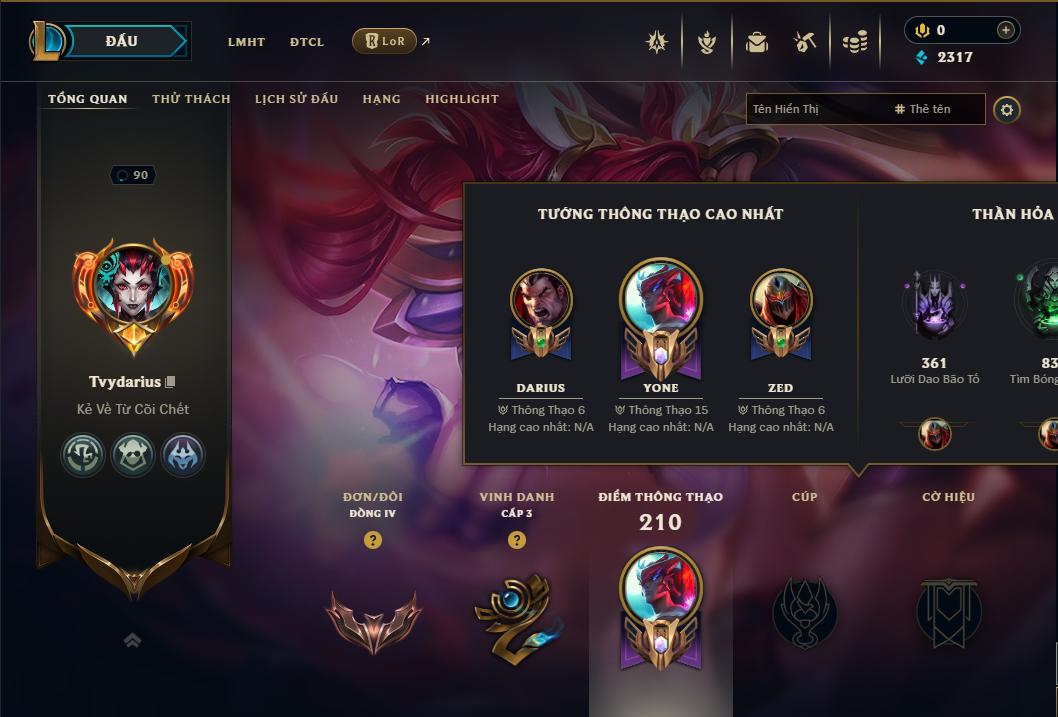
Task: Copy the Tvydarius summoner name
Action: click(x=170, y=382)
